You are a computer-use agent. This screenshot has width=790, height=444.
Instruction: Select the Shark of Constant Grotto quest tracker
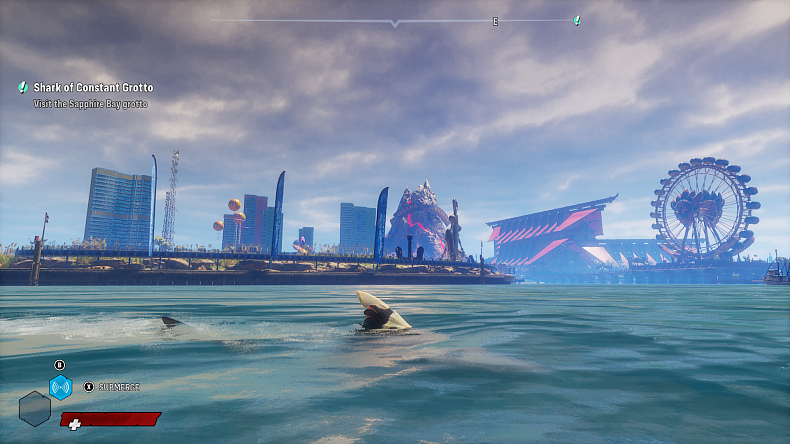[93, 88]
